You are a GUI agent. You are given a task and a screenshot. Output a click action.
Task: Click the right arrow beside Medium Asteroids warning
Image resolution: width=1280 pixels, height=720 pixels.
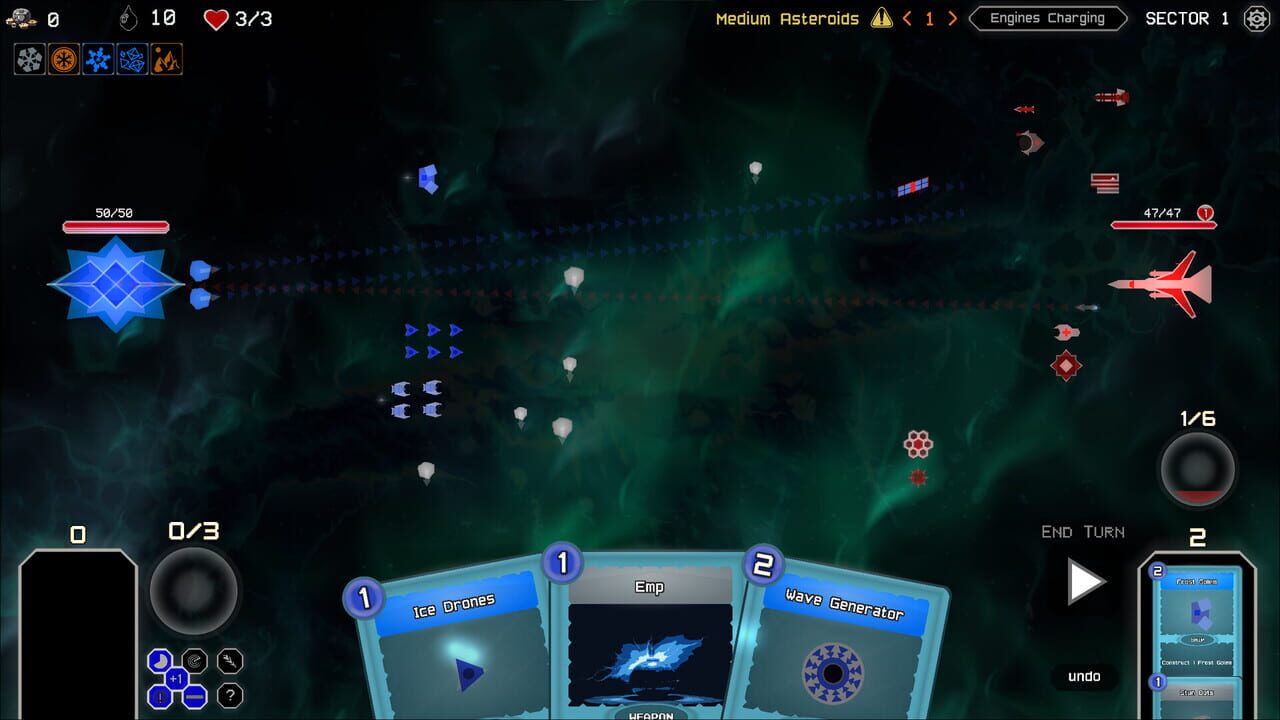951,18
